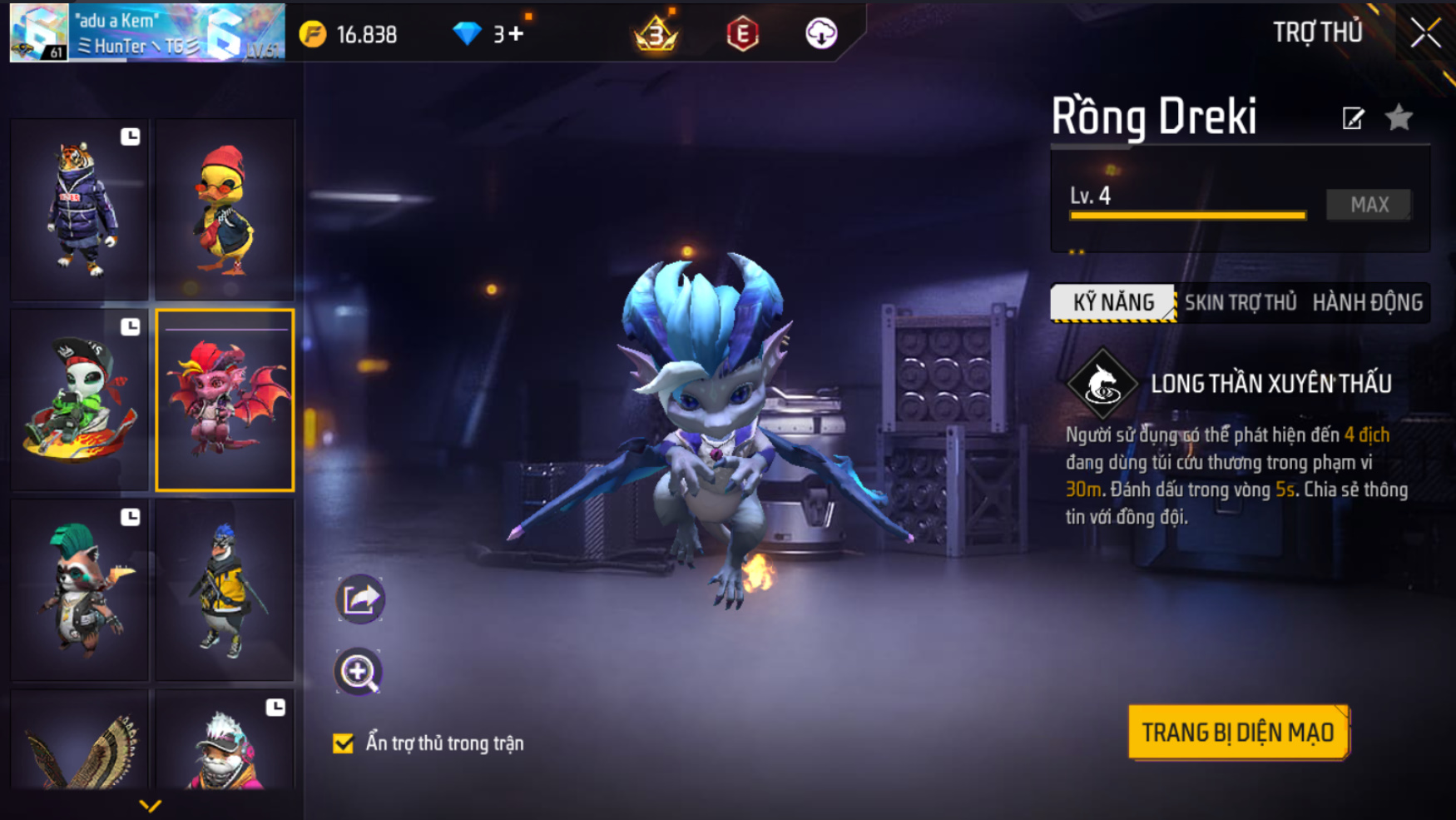The image size is (1456, 820).
Task: Share the pet using the share arrow icon
Action: (359, 599)
